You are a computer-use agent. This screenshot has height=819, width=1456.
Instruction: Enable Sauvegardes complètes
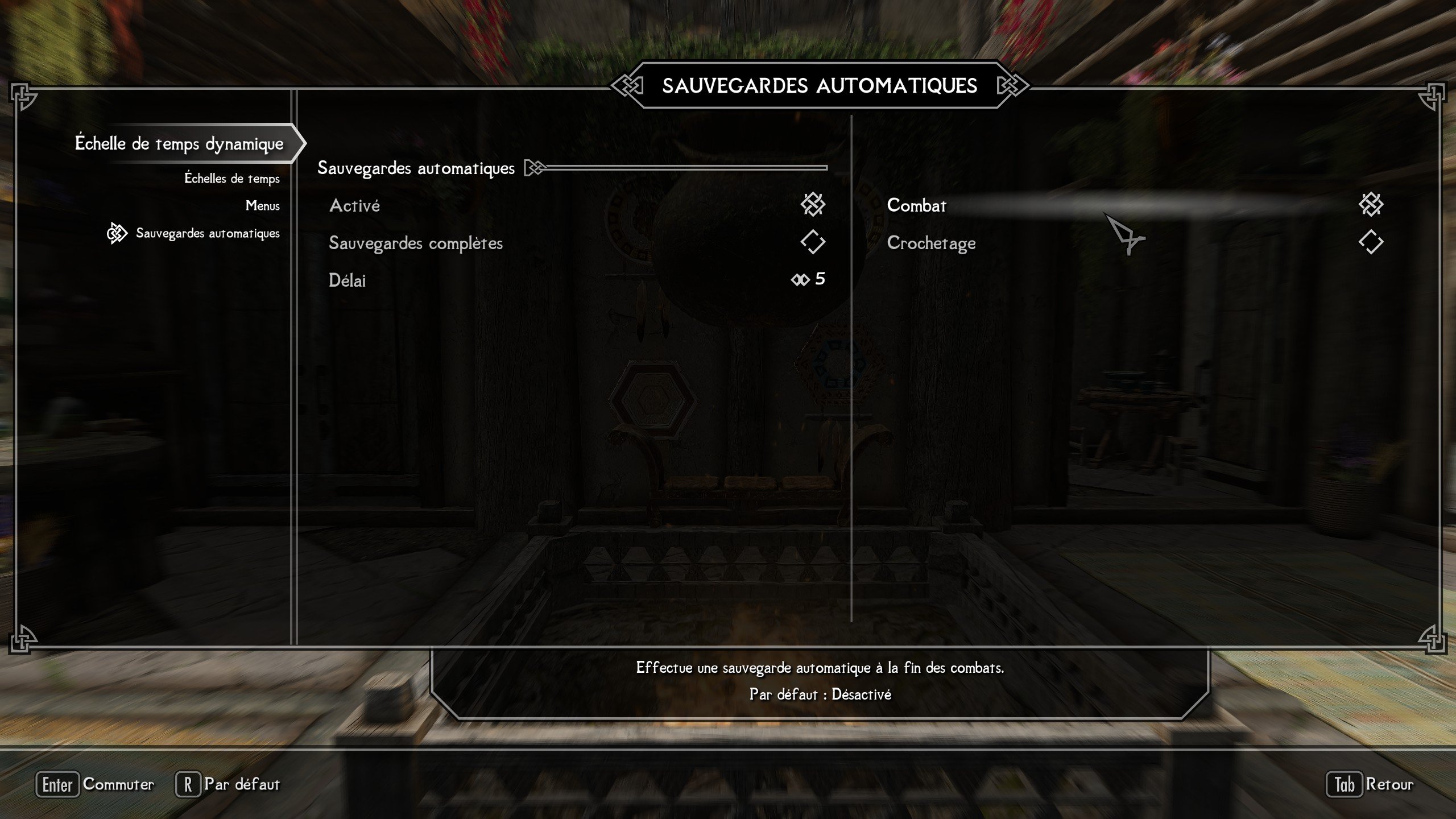(812, 242)
